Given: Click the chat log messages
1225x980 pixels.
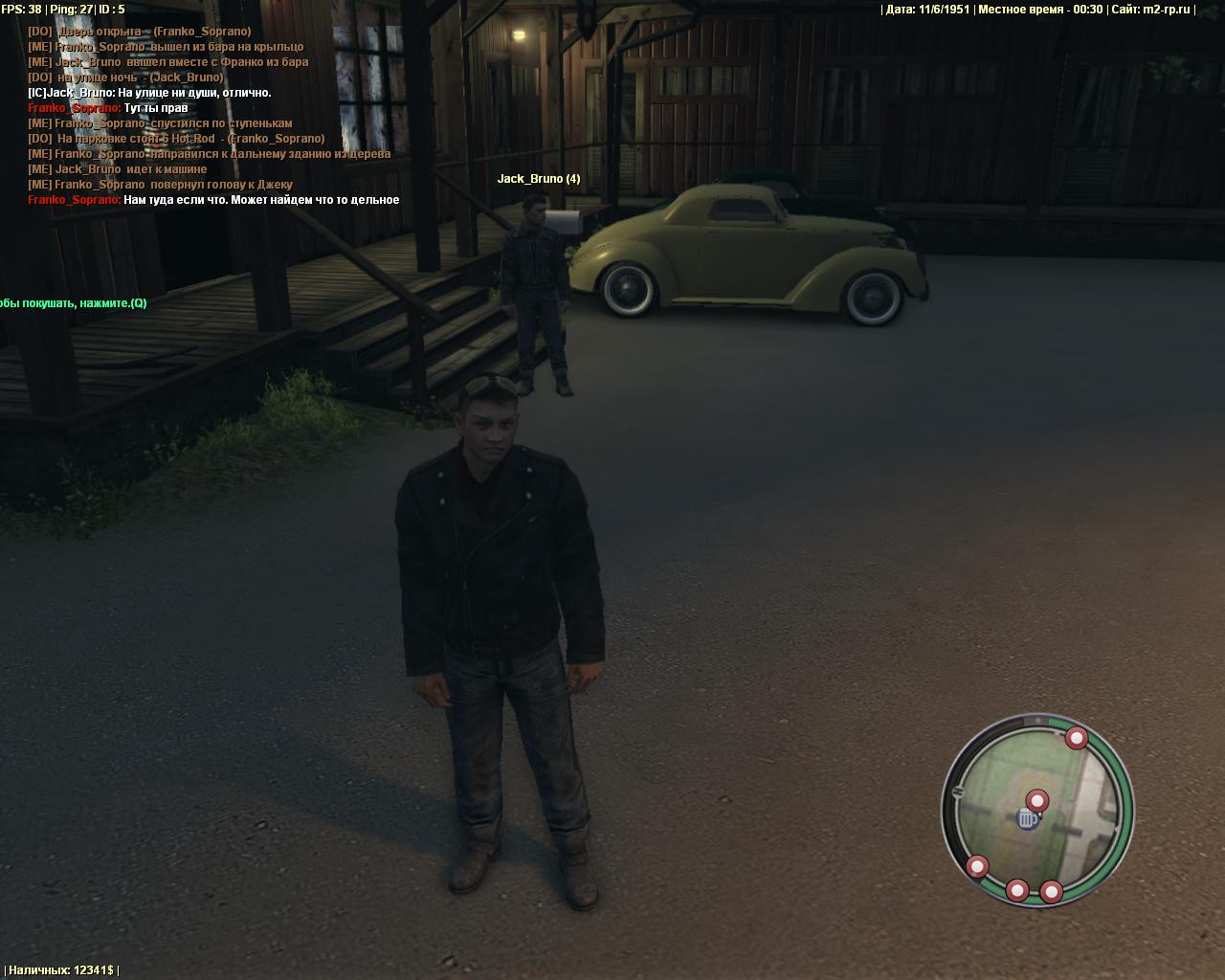Looking at the screenshot, I should (212, 116).
